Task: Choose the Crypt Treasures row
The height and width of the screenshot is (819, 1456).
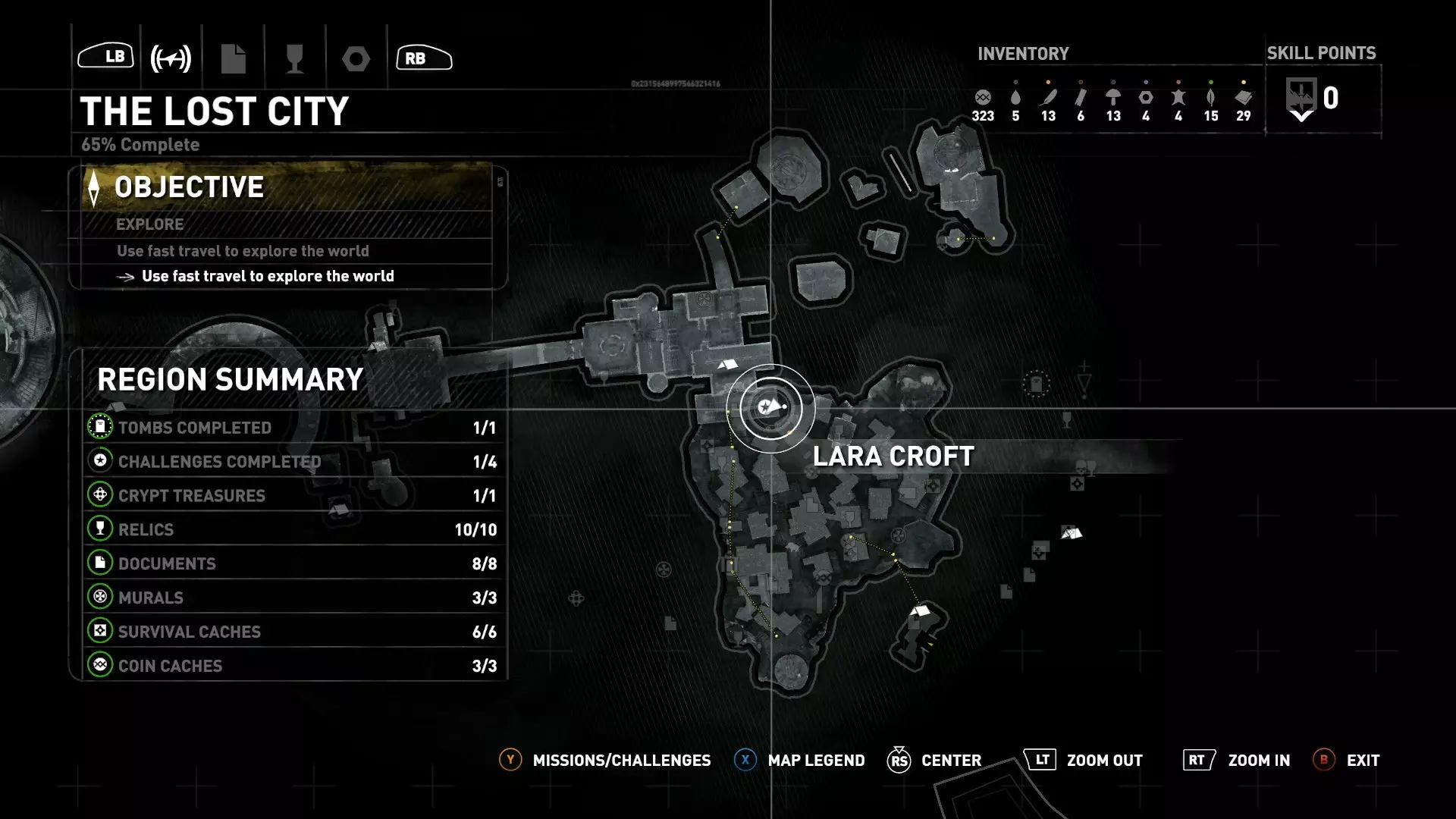Action: tap(292, 495)
